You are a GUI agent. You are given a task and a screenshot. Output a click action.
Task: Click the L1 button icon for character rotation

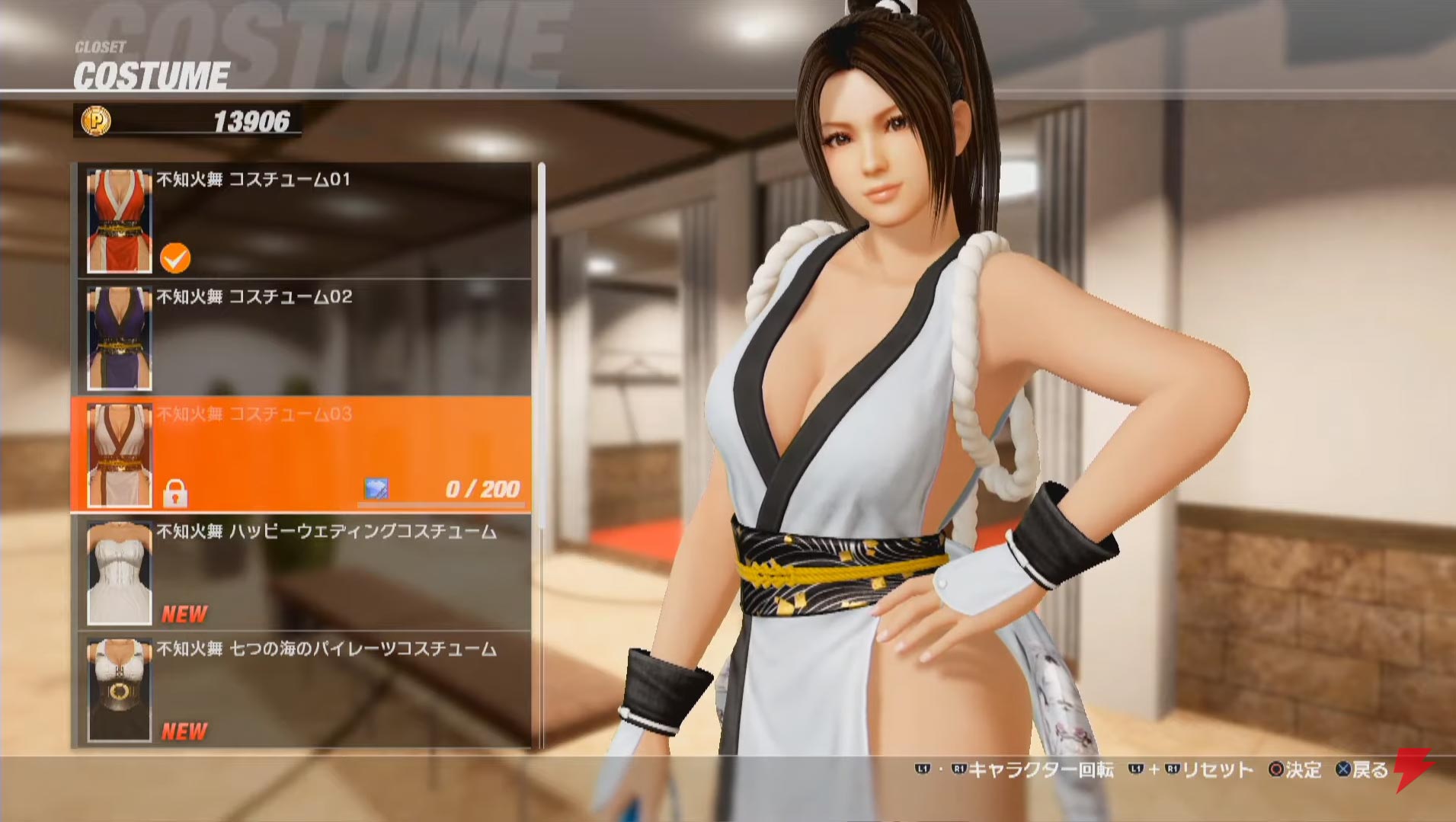pos(924,770)
